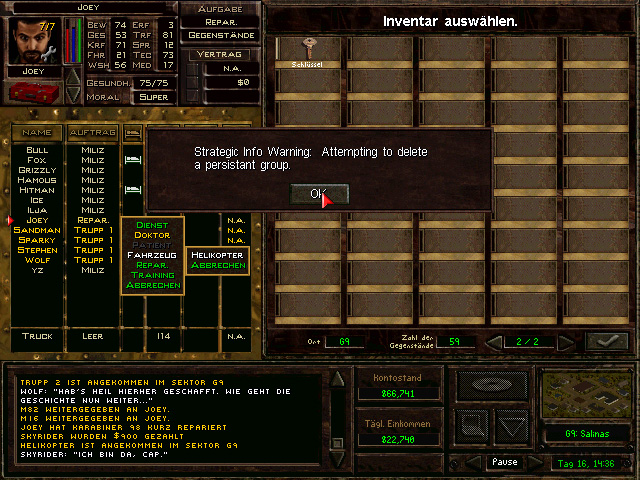Select the Truck vehicle row

point(37,337)
